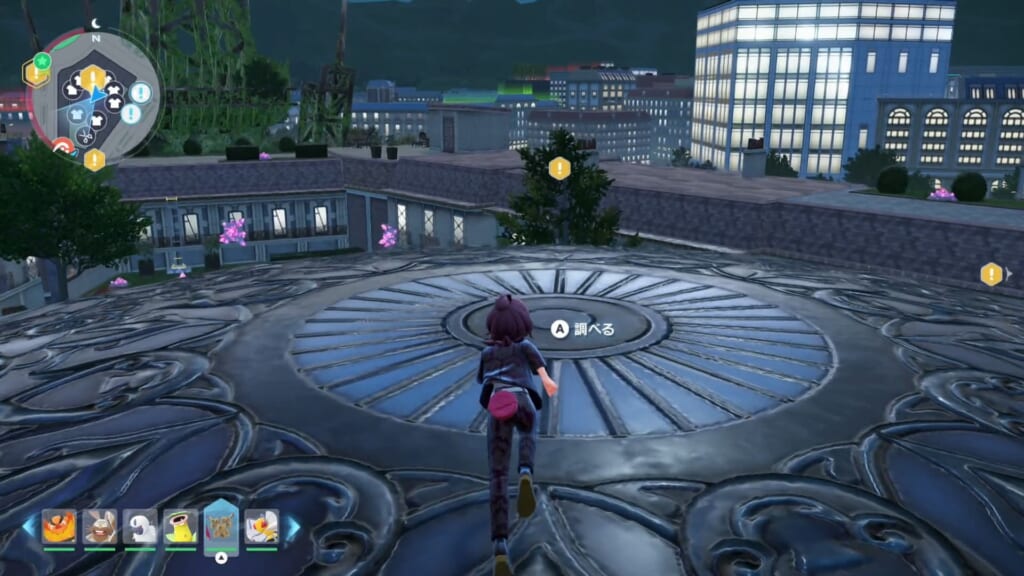Click the left arrow of the party bar
This screenshot has height=576, width=1024.
[x=29, y=527]
